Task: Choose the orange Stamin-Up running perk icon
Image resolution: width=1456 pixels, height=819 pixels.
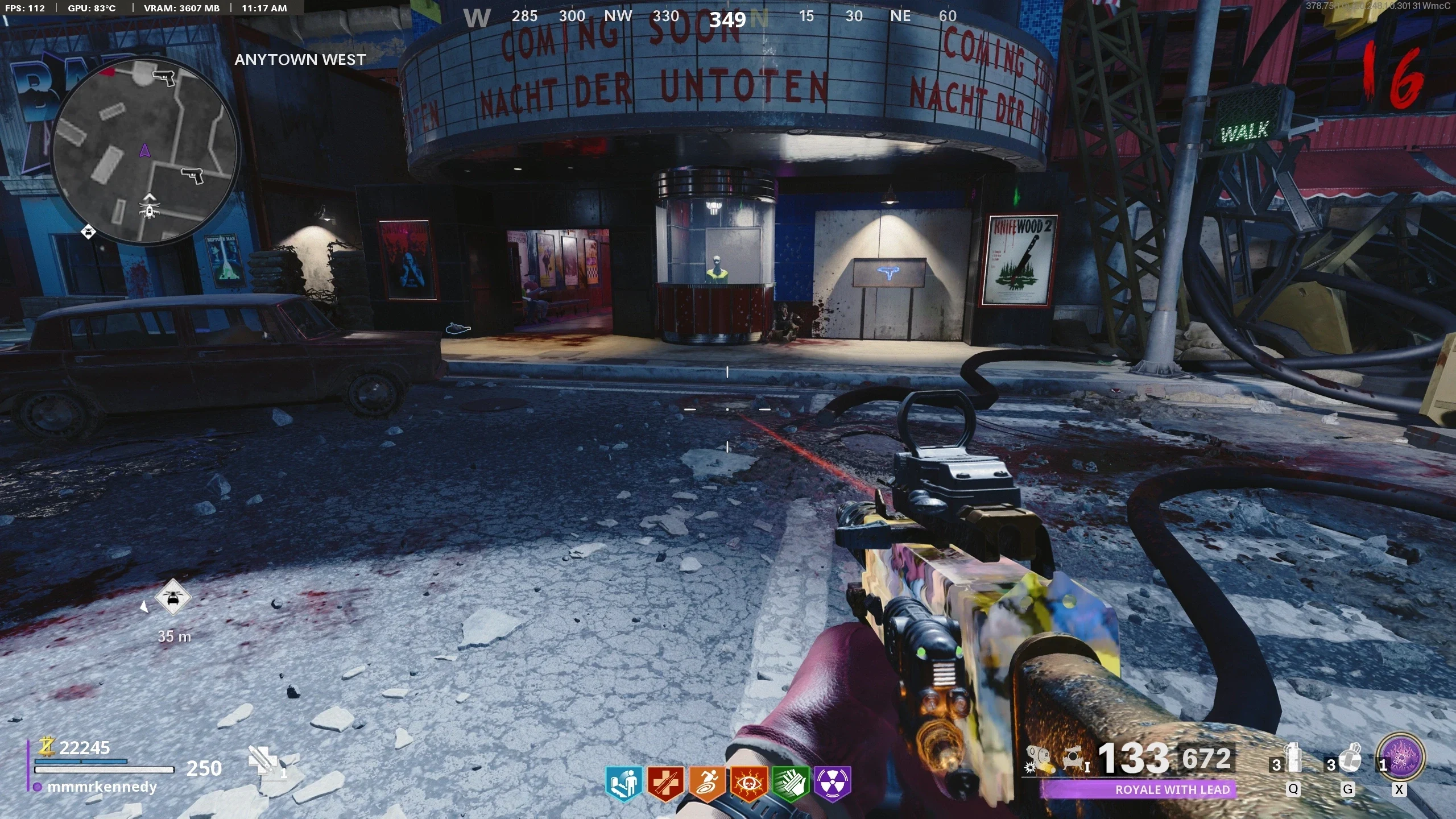Action: coord(707,784)
